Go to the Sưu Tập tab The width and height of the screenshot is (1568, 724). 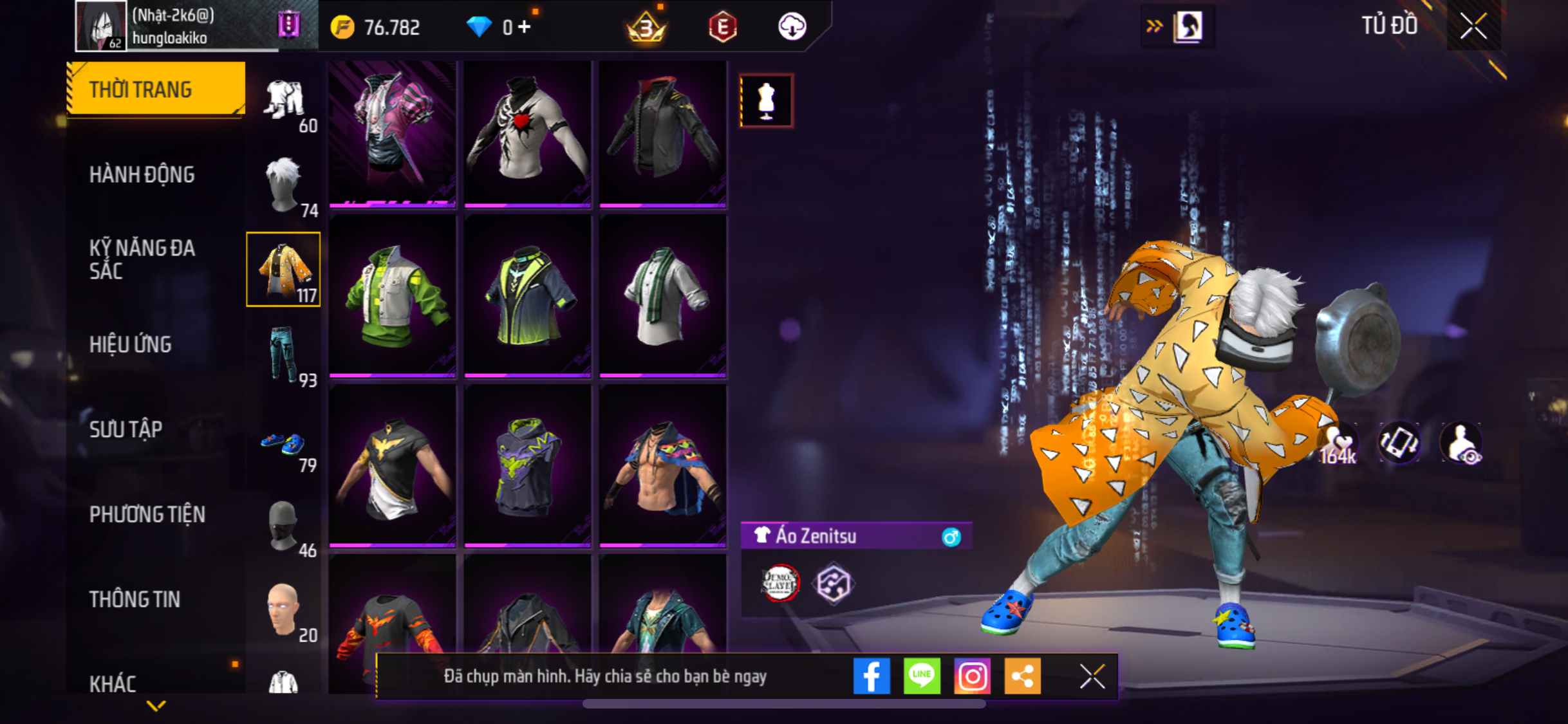click(126, 429)
